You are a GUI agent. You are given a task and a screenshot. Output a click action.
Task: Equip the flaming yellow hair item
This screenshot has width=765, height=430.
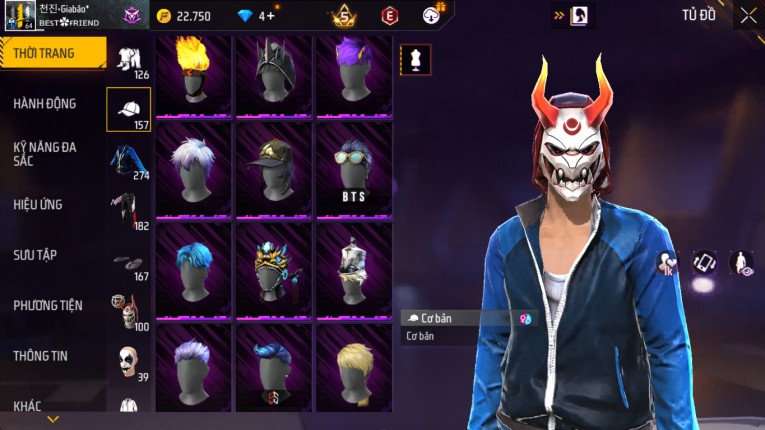click(x=193, y=76)
